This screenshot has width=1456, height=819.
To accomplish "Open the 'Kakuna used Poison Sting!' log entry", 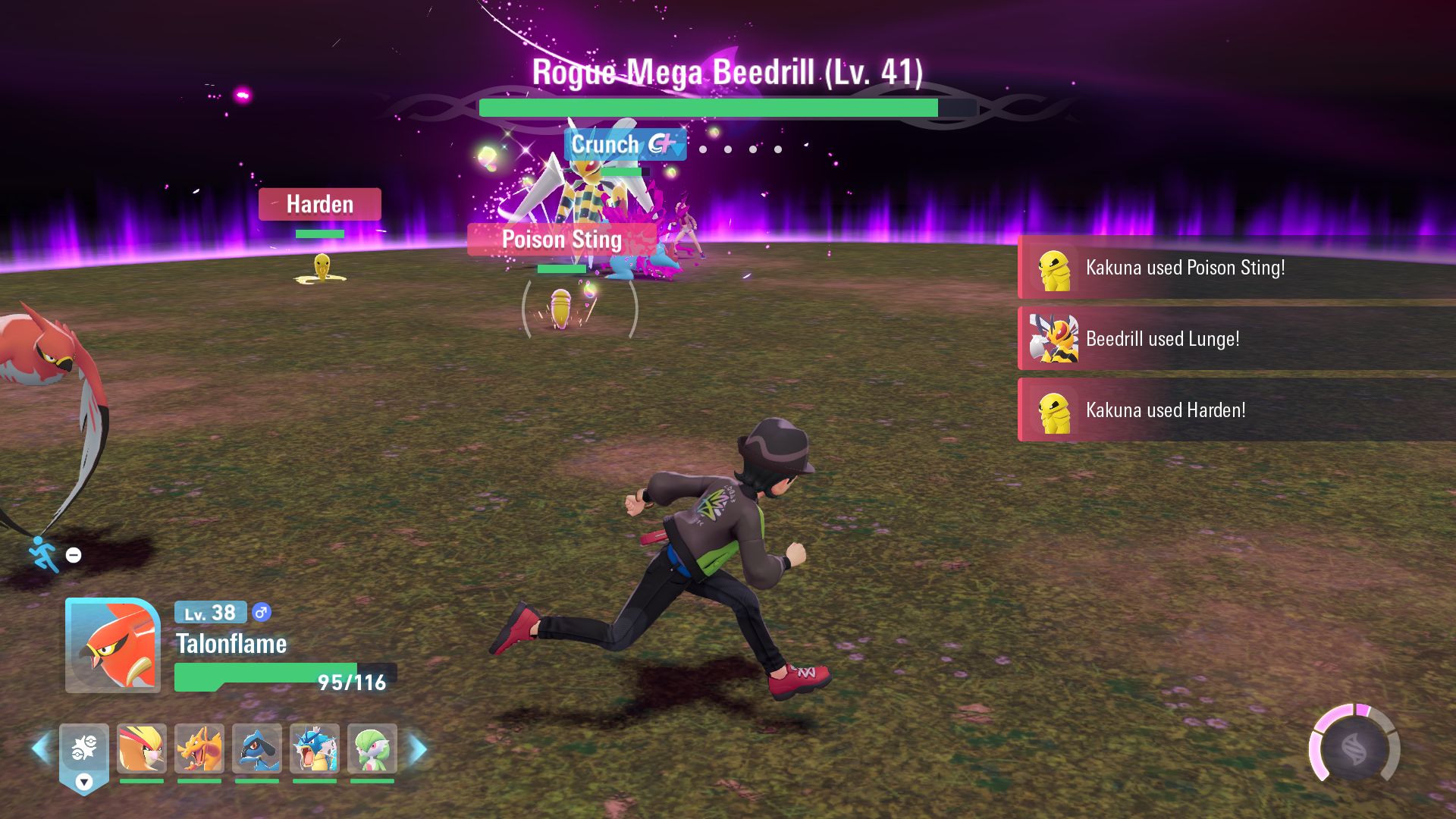I will click(x=1236, y=268).
